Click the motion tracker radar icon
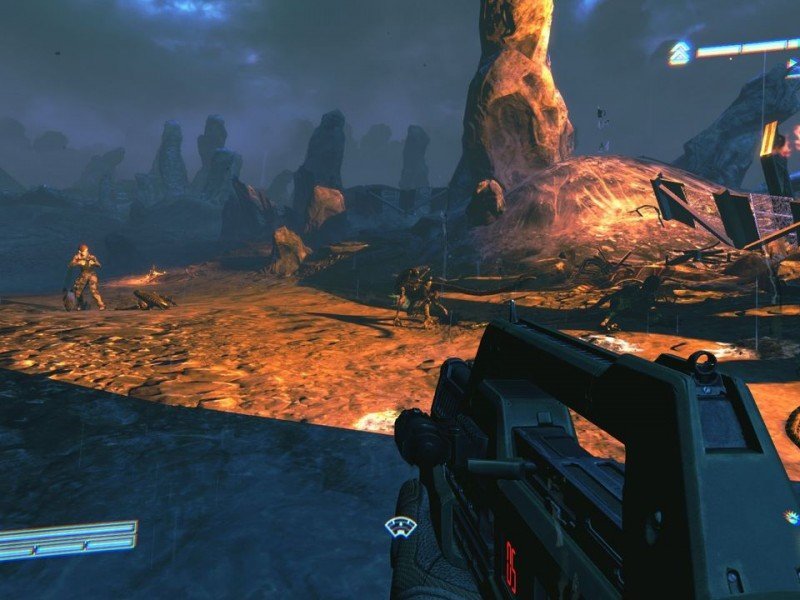The width and height of the screenshot is (800, 600). pos(401,527)
